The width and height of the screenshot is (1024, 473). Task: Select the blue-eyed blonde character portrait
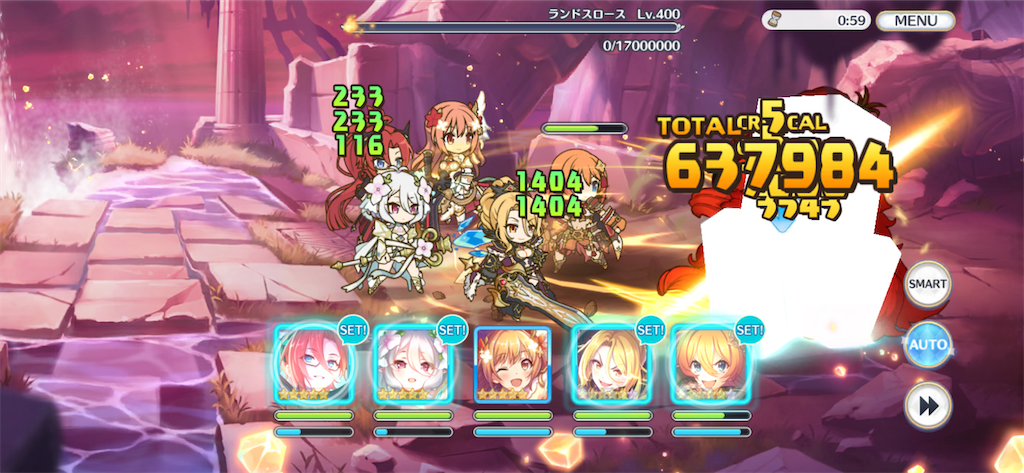(711, 365)
